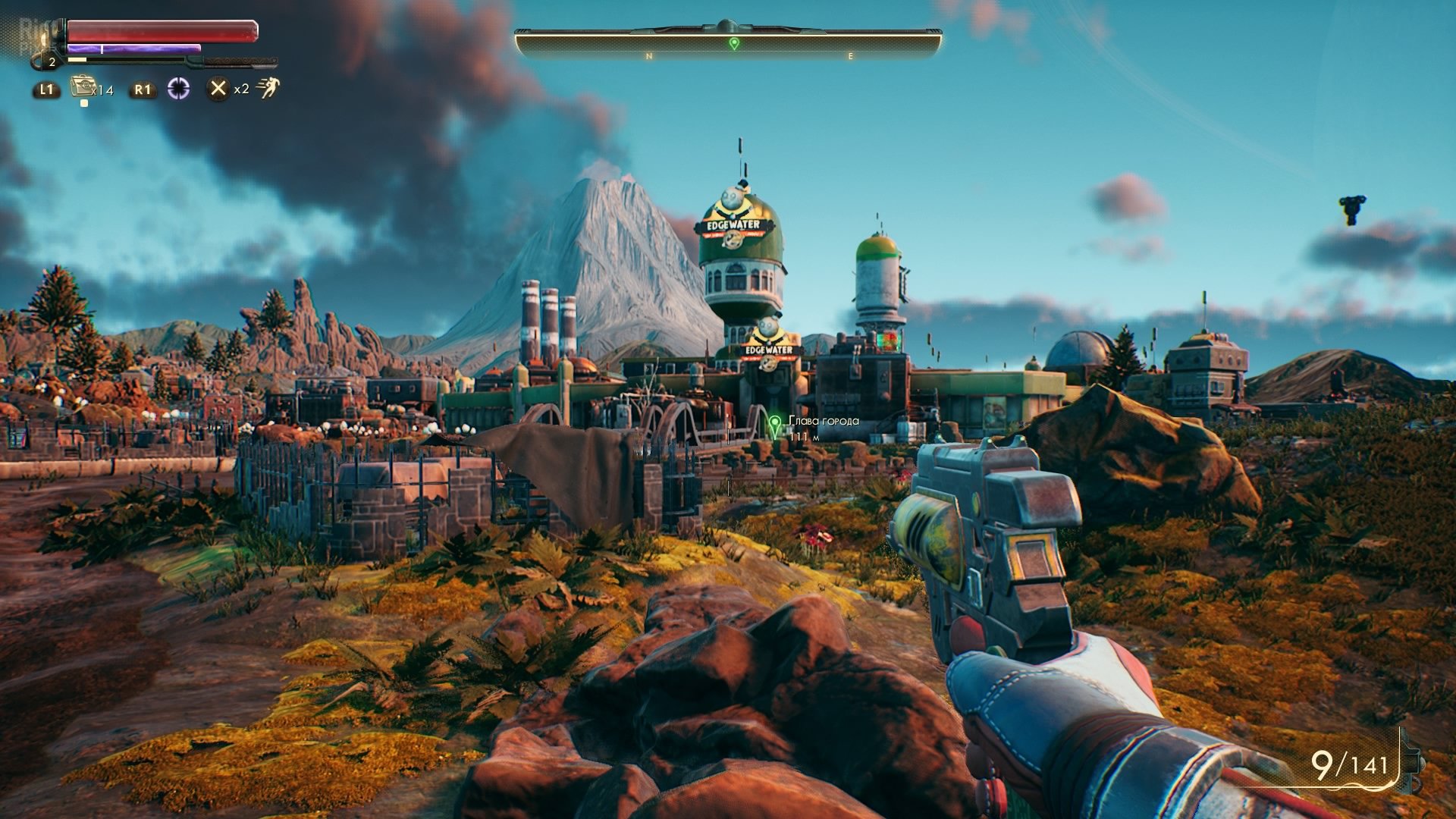This screenshot has width=1456, height=819.
Task: Trigger the dodge running-figure icon
Action: coord(268,88)
